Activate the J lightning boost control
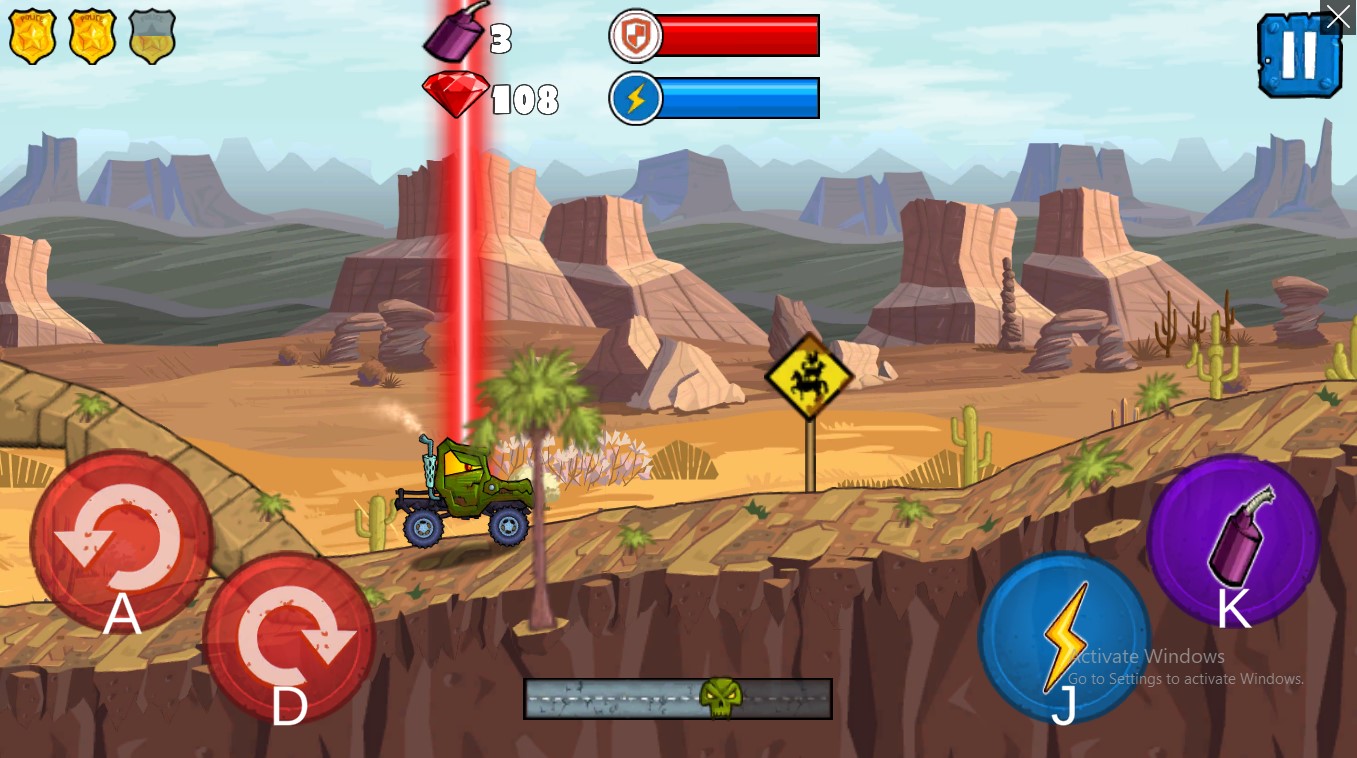The image size is (1357, 758). pos(1064,637)
